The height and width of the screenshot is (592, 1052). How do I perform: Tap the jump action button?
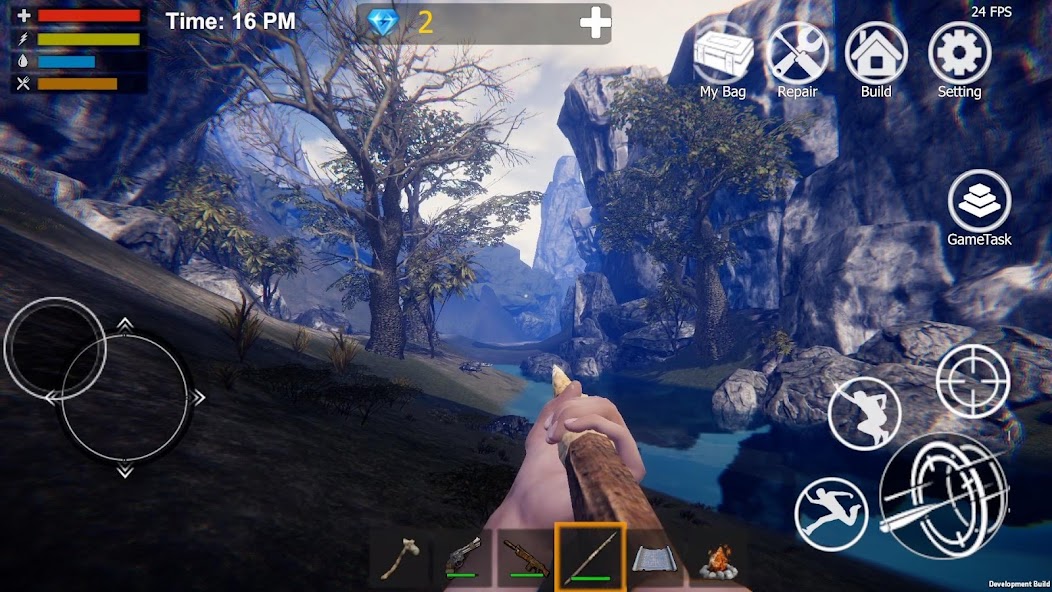pos(864,413)
